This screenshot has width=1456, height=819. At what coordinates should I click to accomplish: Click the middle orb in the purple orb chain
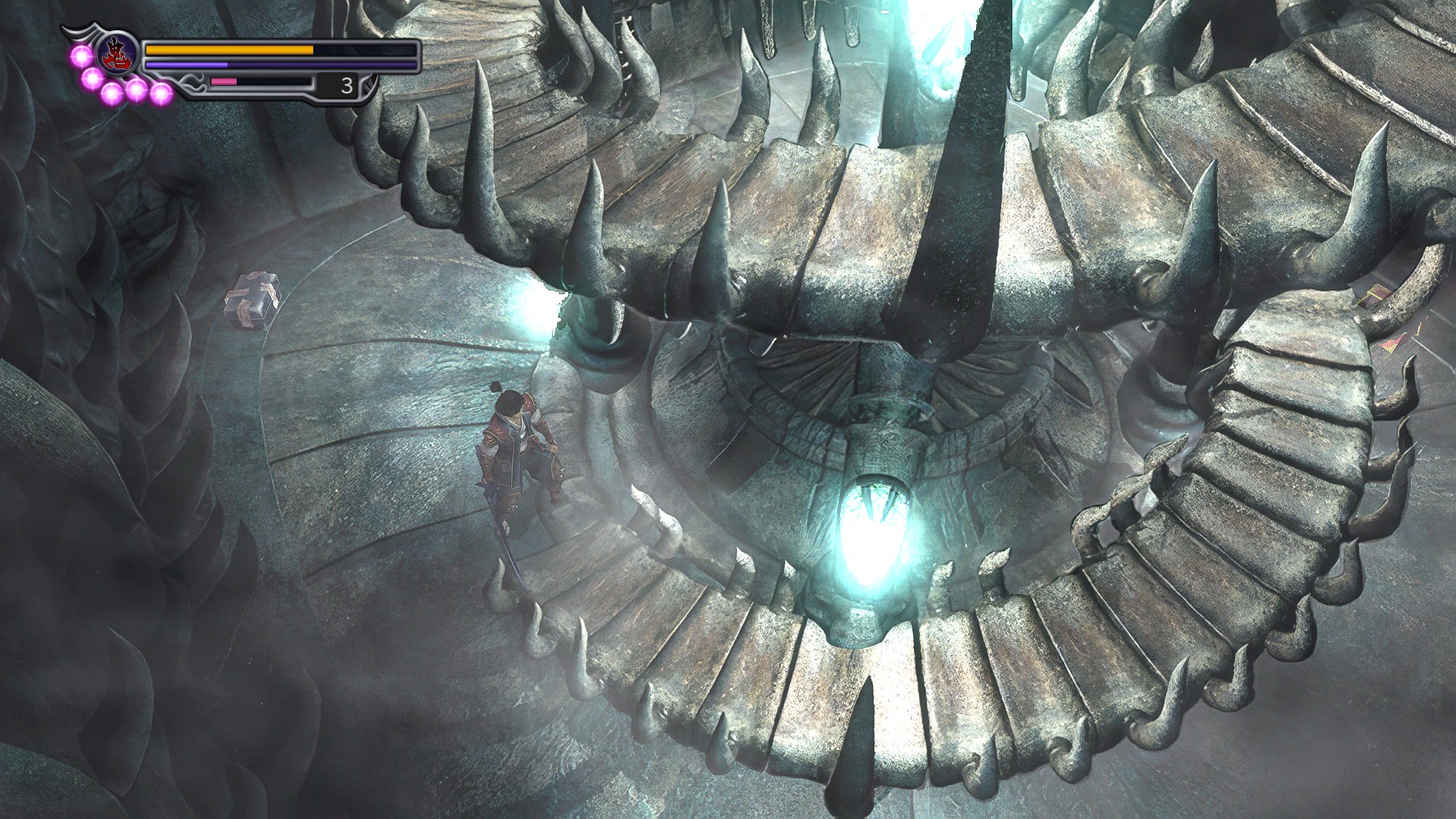click(111, 93)
